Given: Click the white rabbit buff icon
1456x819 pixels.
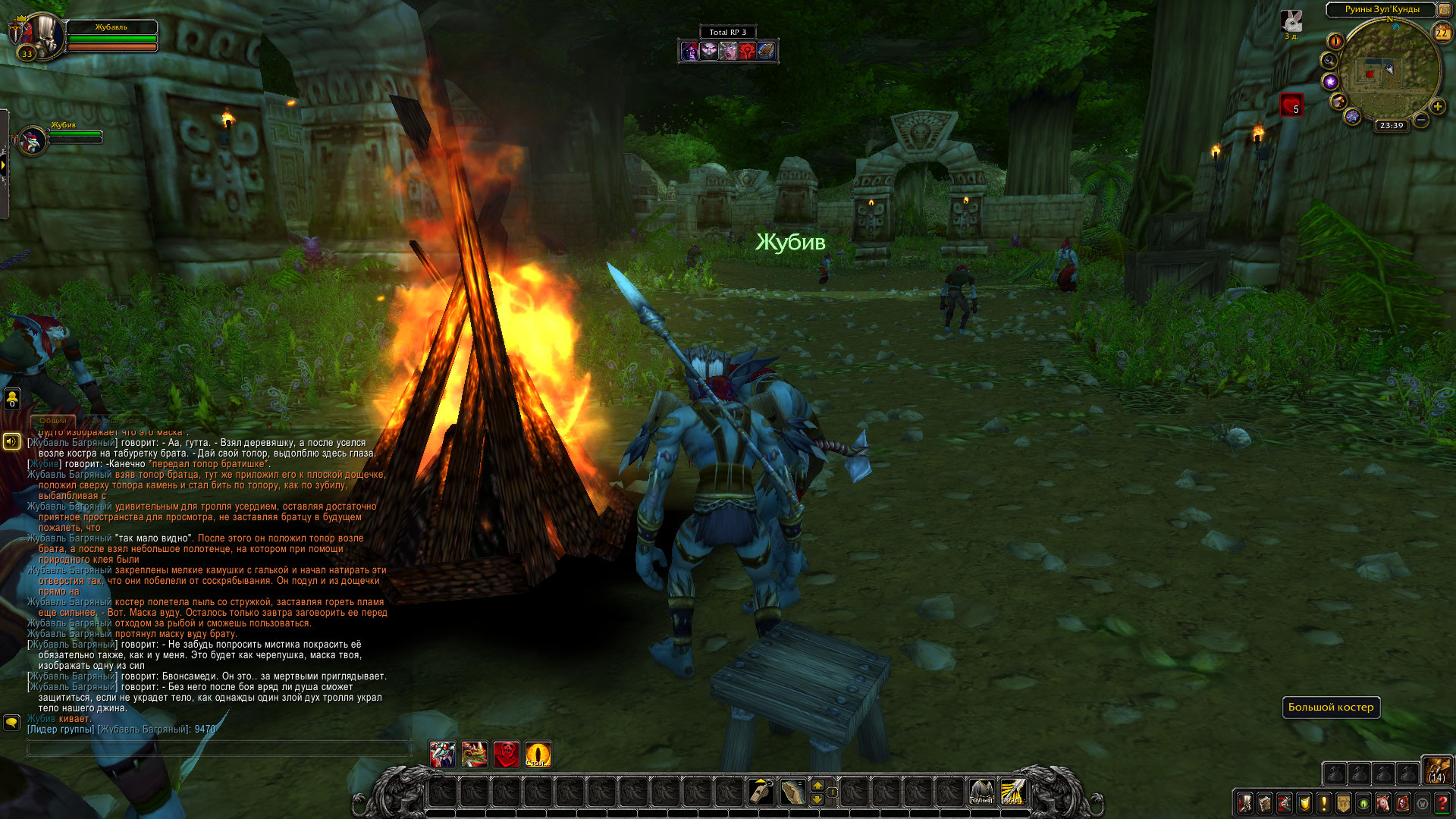Looking at the screenshot, I should point(1291,21).
